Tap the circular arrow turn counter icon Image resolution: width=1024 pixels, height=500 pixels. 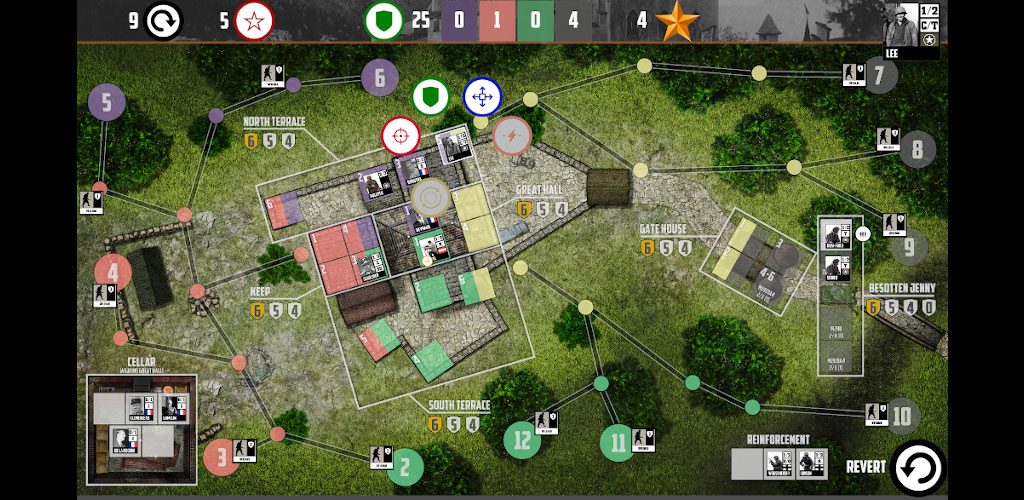[162, 20]
